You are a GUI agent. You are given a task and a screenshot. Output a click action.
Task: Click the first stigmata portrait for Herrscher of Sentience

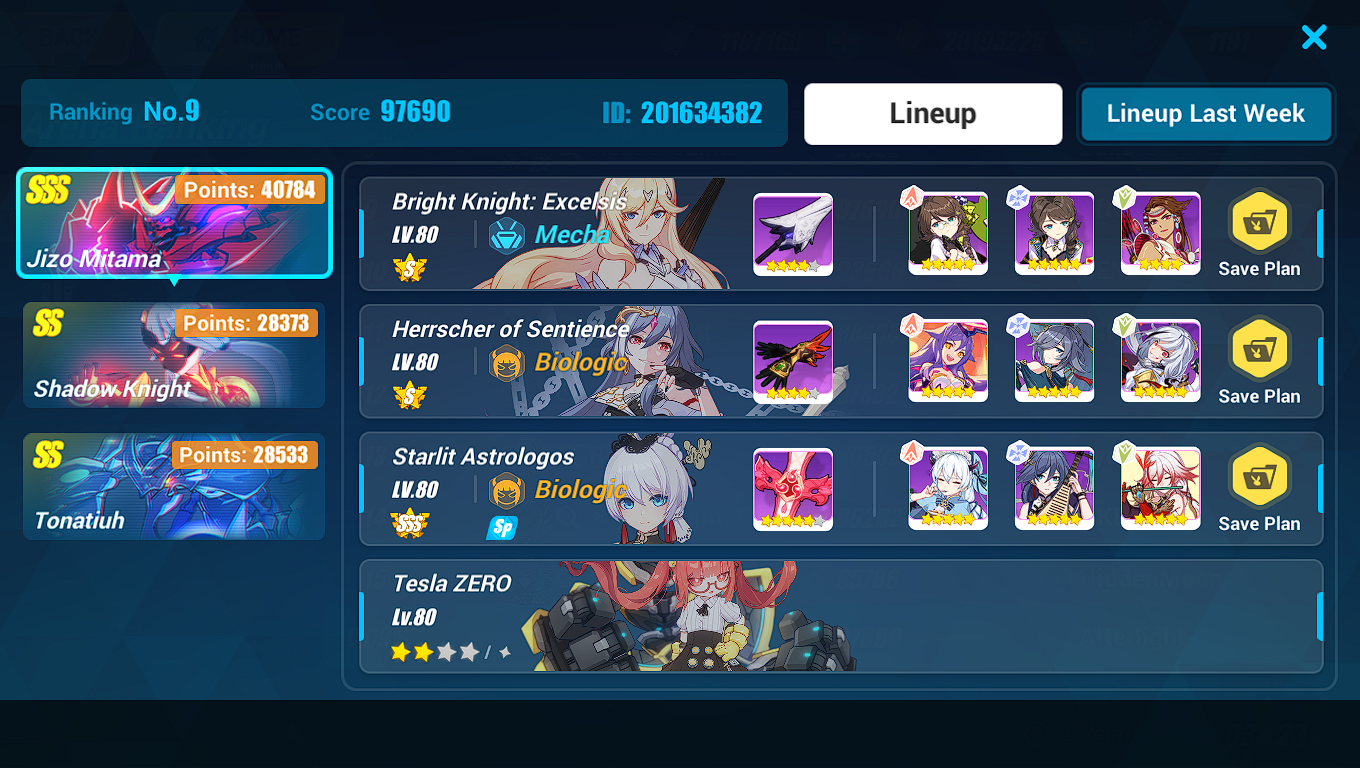pos(946,360)
